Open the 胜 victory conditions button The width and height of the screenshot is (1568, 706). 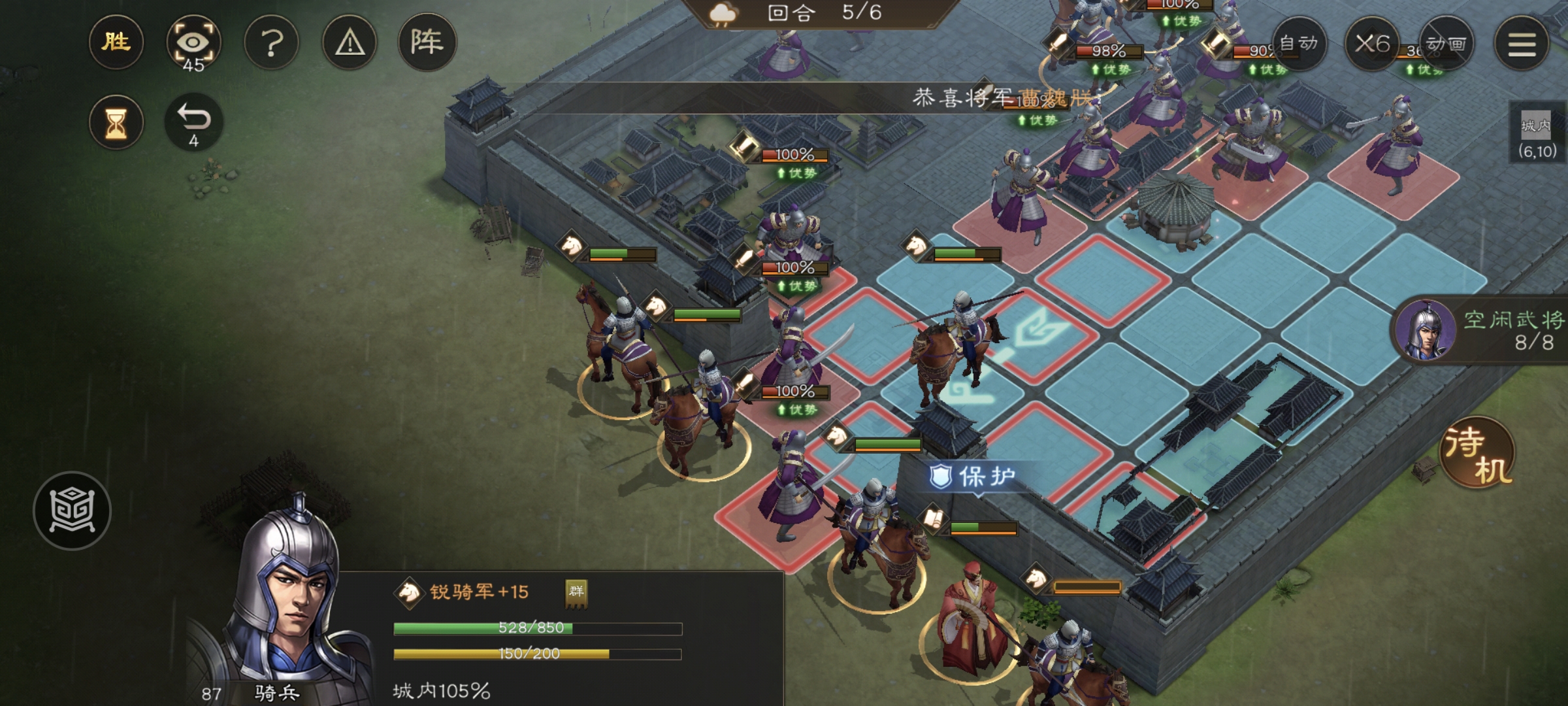pos(116,43)
